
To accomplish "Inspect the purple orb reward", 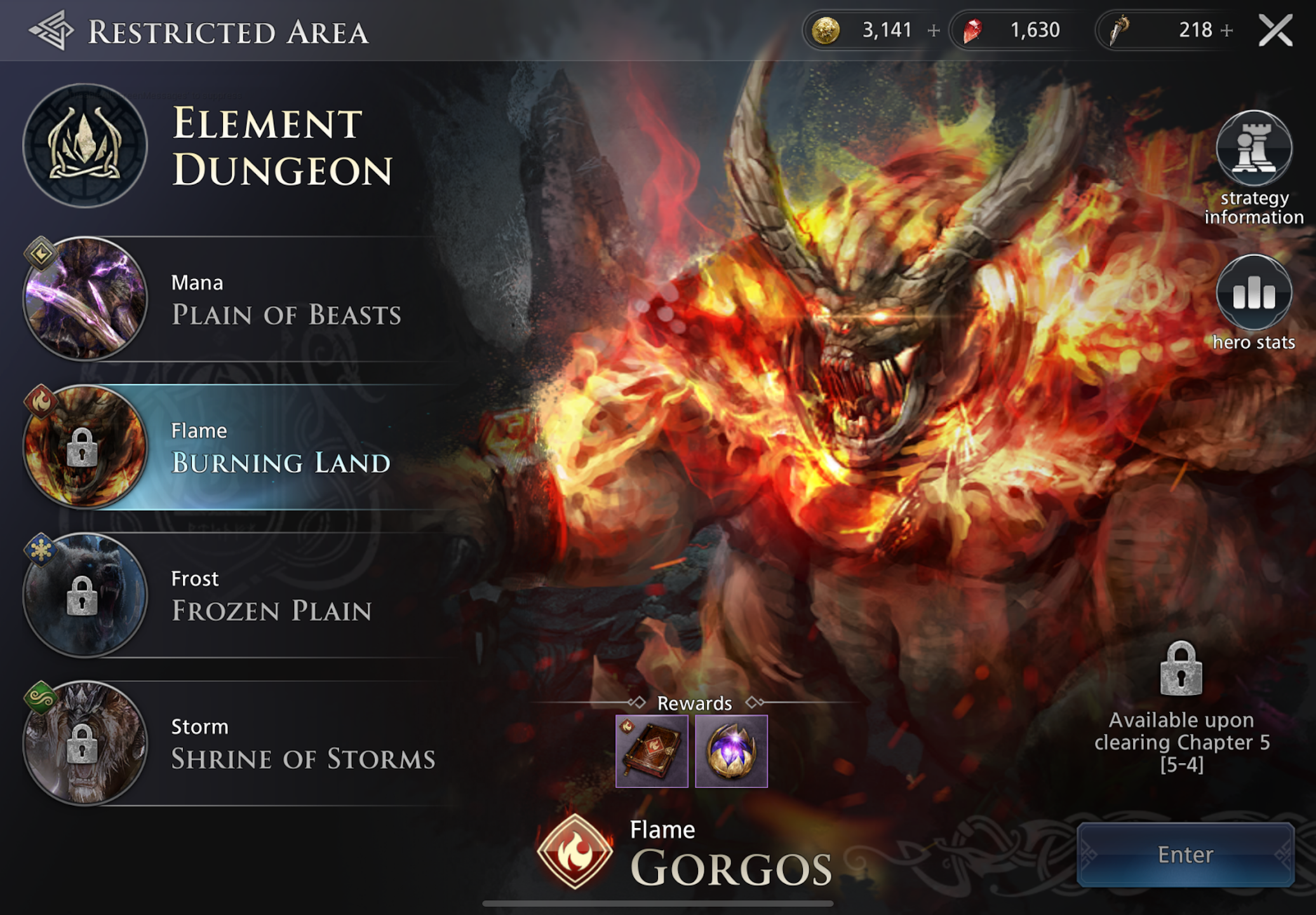I will [731, 751].
